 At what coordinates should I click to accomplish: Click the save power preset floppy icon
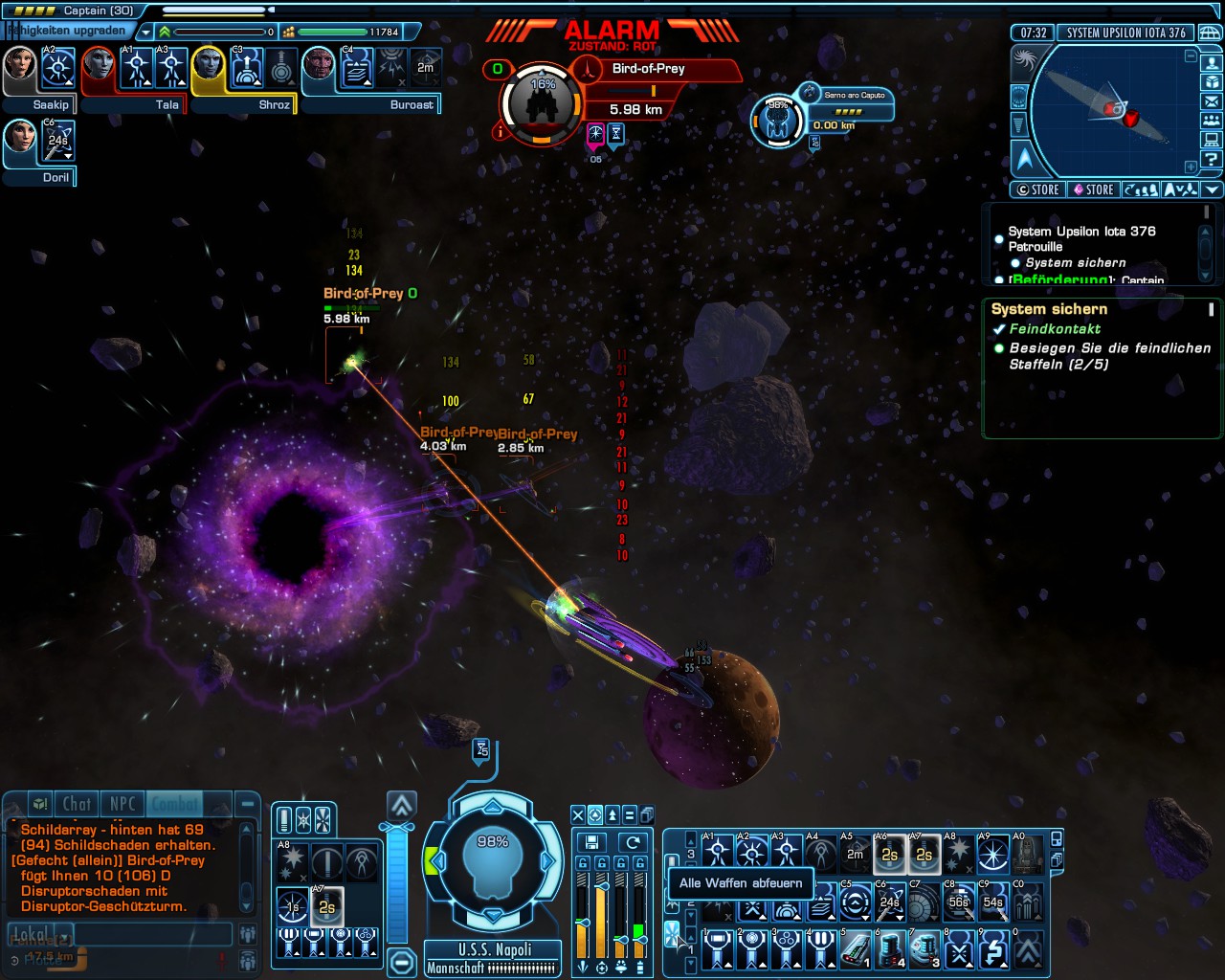[x=591, y=842]
